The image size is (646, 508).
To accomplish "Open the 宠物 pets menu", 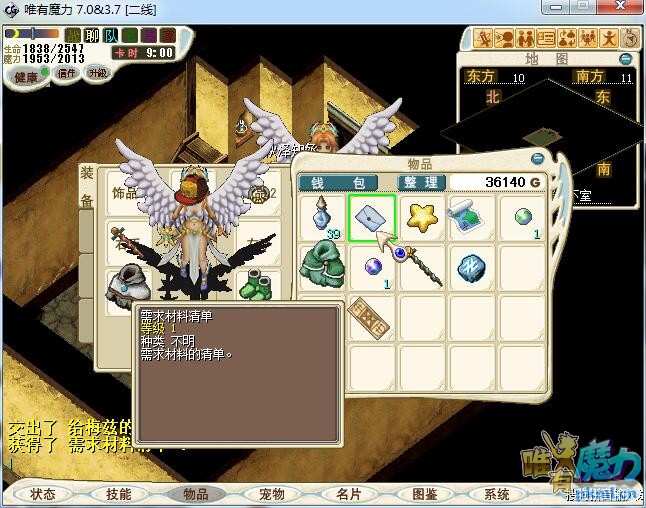I will 271,494.
